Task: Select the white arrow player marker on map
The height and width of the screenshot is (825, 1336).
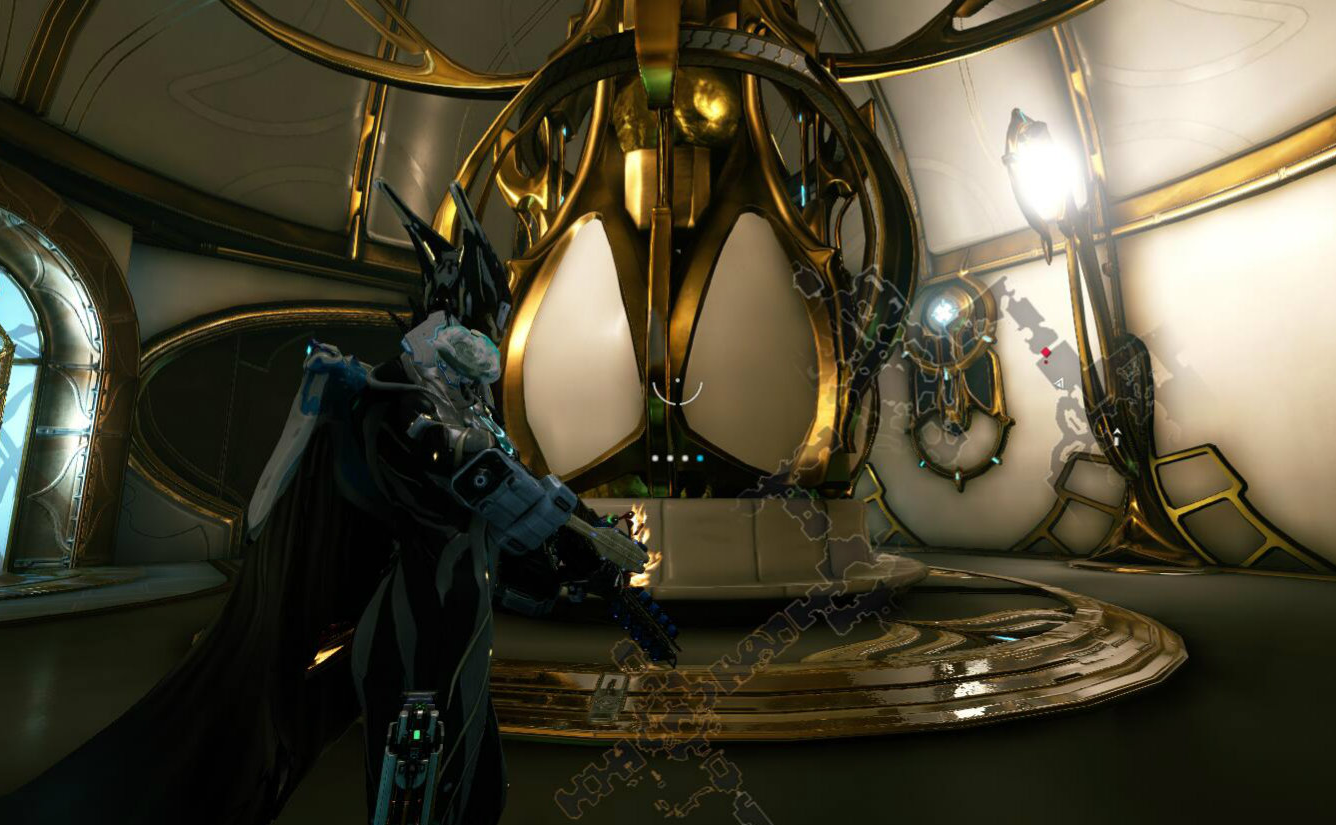Action: [1117, 433]
